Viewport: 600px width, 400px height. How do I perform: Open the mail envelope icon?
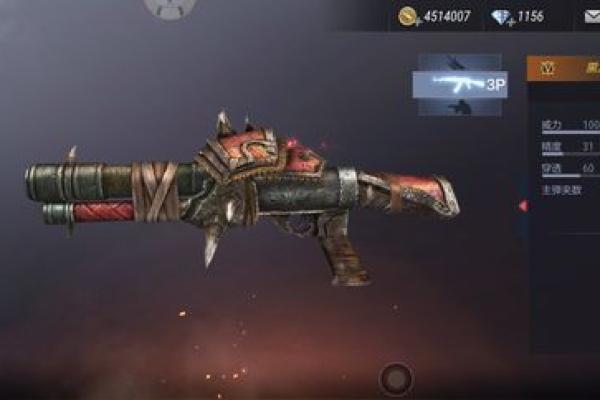coord(591,17)
